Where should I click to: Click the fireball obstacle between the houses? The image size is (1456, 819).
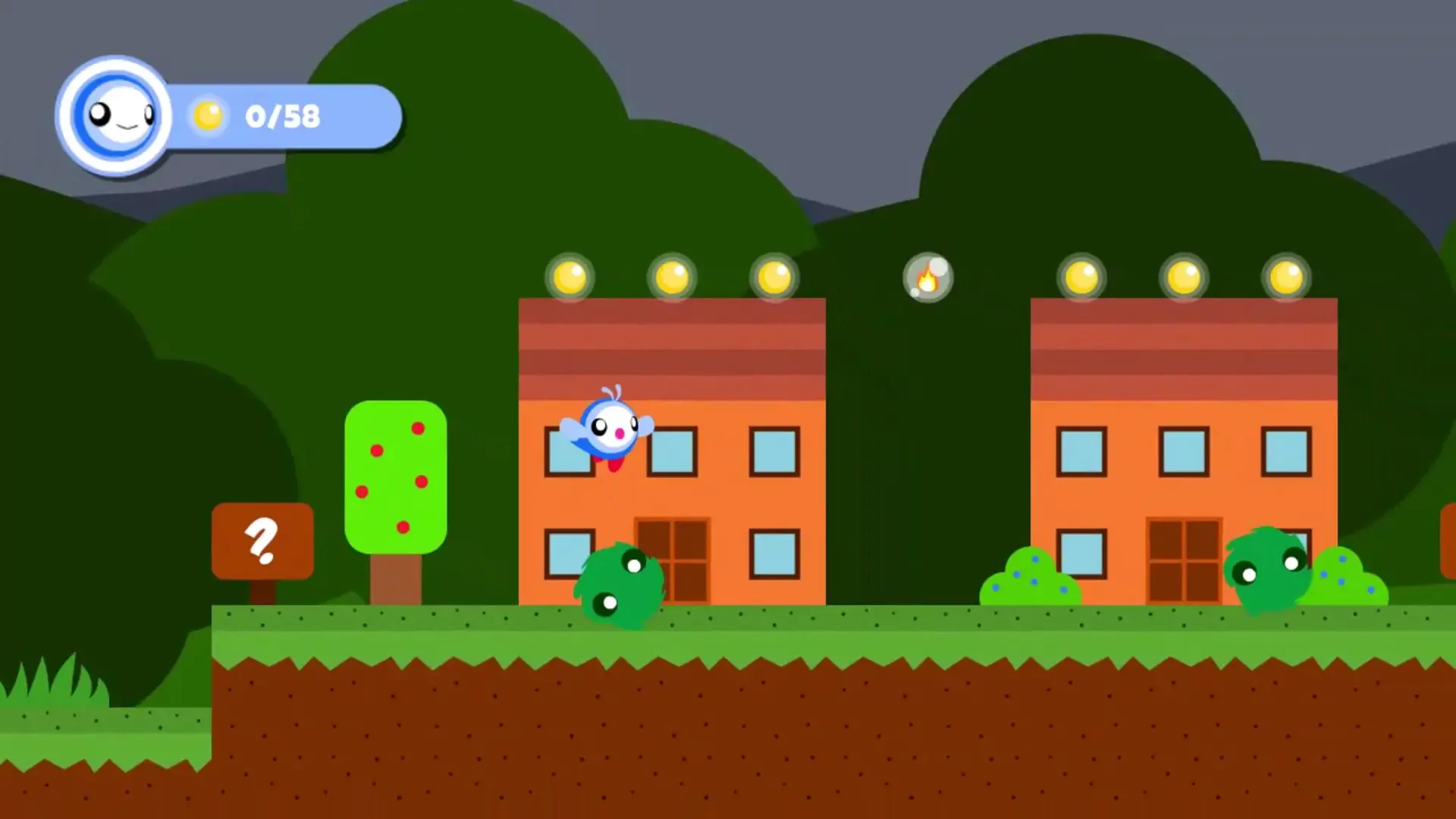click(x=927, y=278)
